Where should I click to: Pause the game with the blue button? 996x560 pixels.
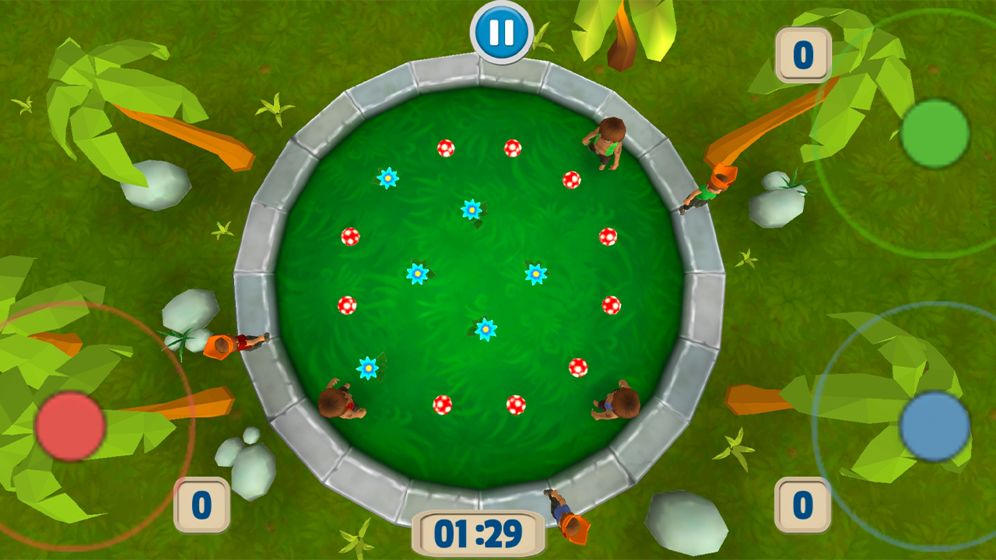pyautogui.click(x=501, y=32)
